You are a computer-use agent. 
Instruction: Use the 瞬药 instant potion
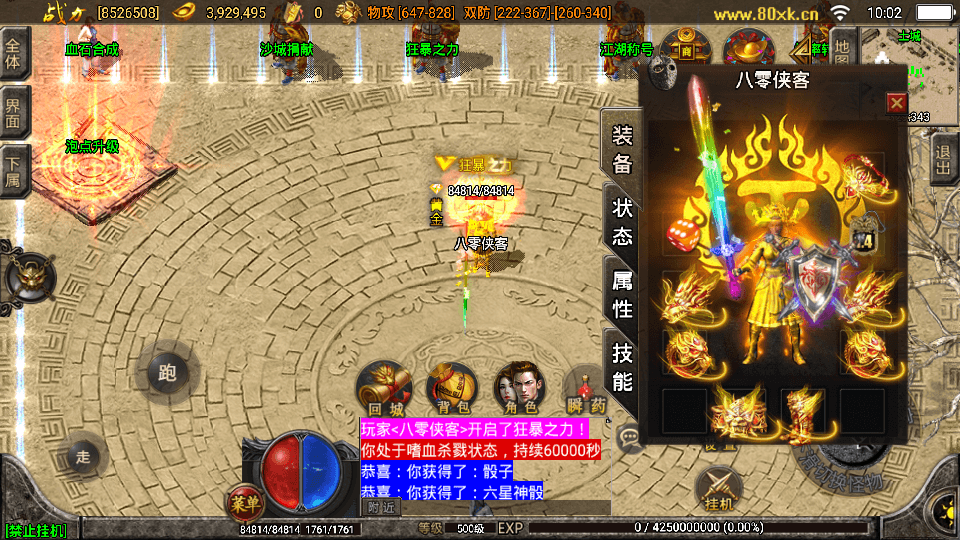[x=585, y=388]
